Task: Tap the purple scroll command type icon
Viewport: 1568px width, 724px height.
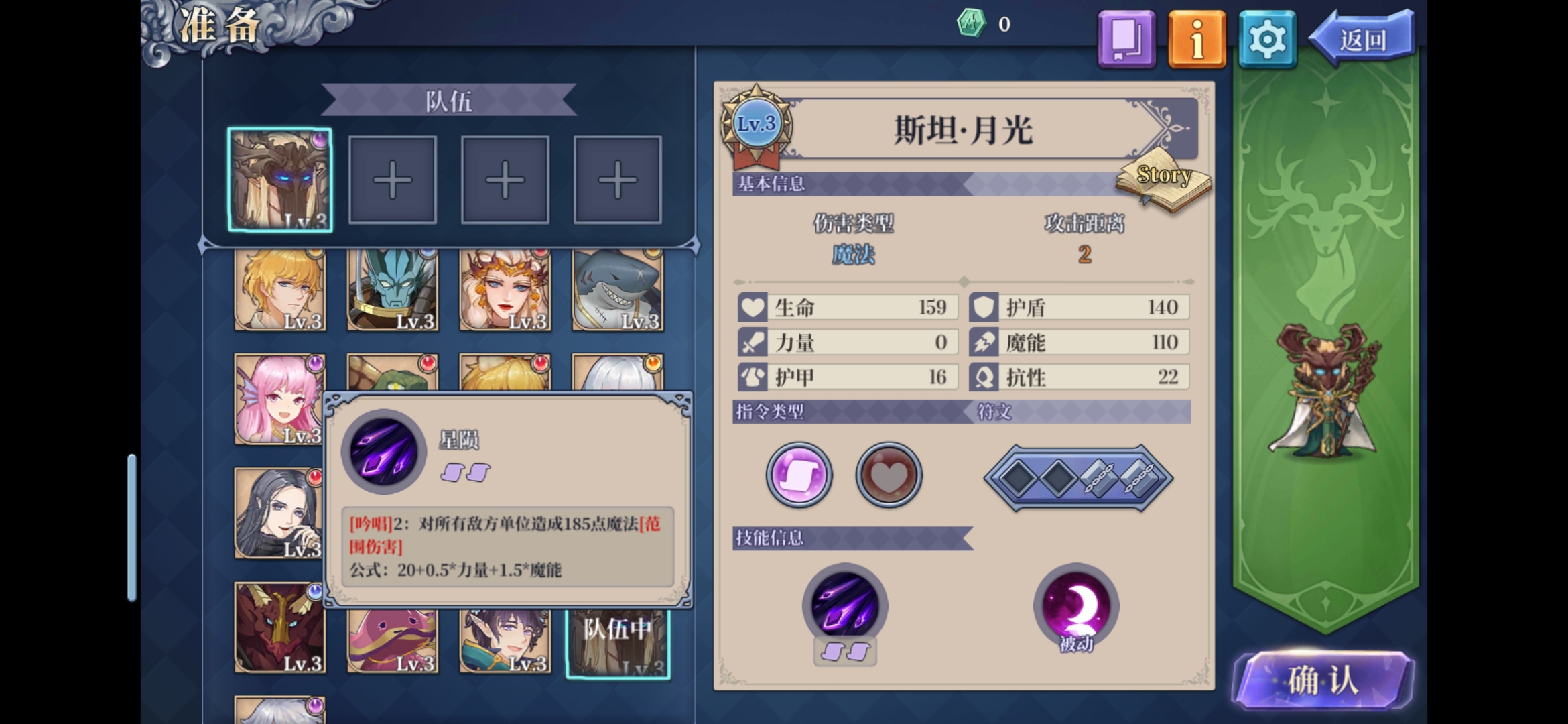Action: [x=799, y=475]
